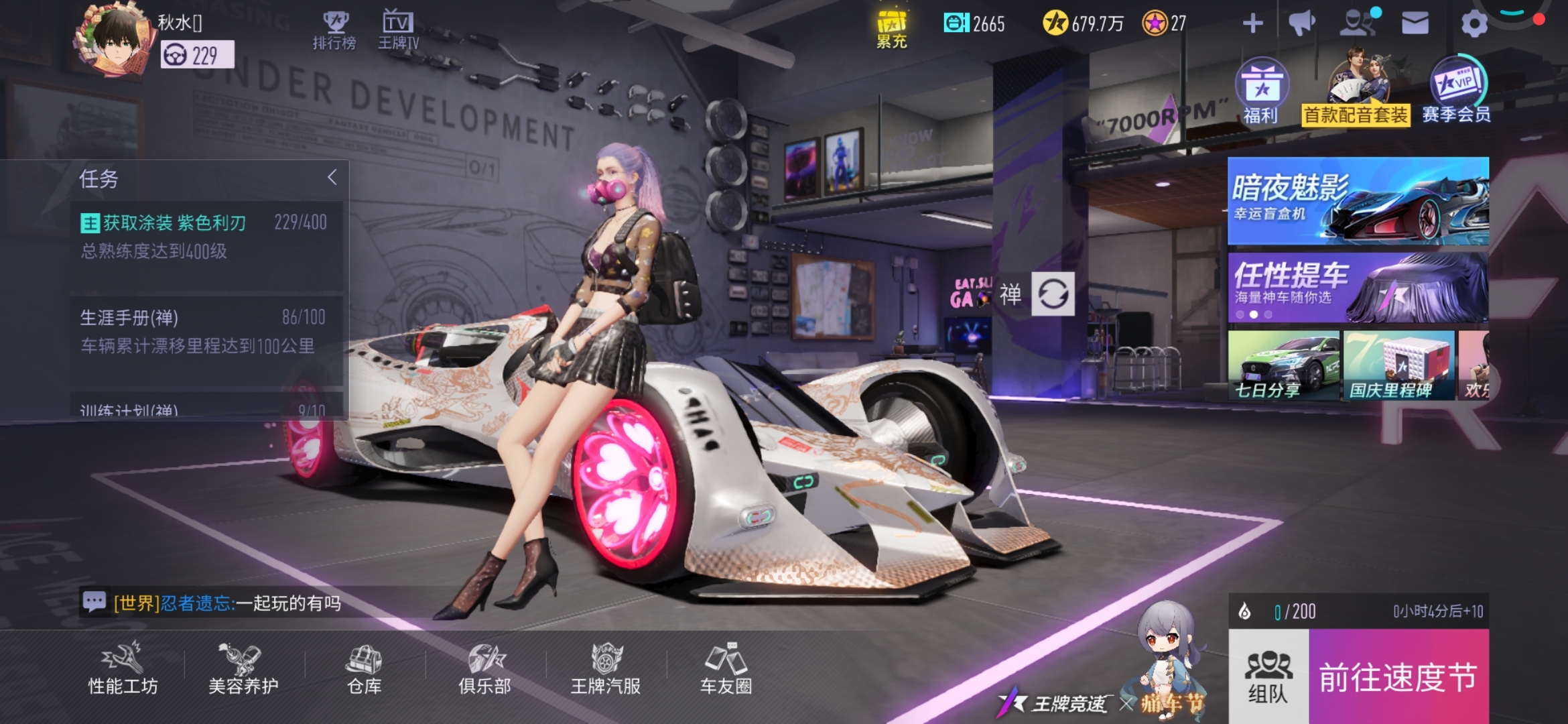Screen dimensions: 1568x724
Task: Open the gear settings menu
Action: click(x=1474, y=24)
